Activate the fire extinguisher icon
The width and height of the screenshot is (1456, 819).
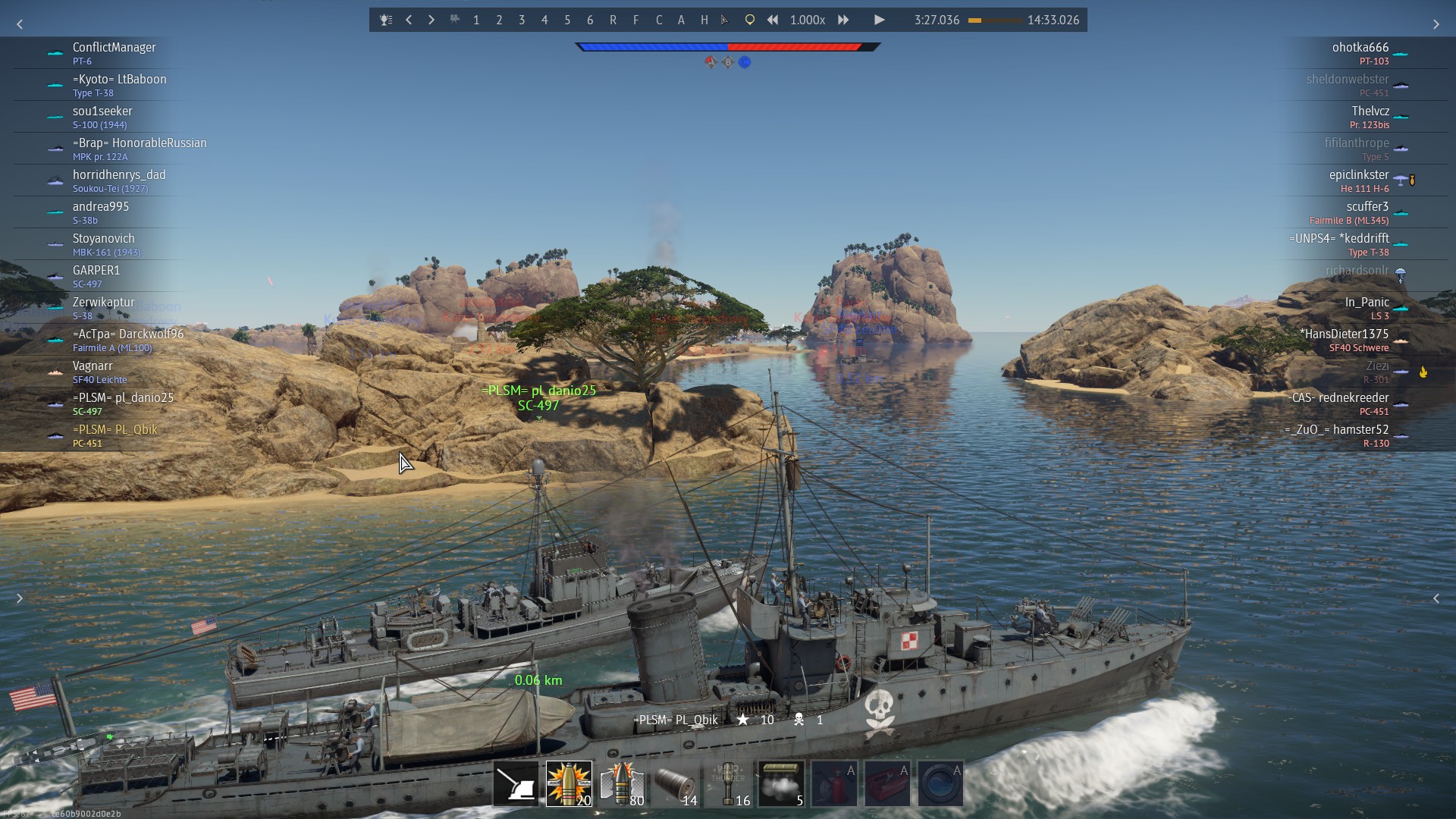(x=834, y=783)
